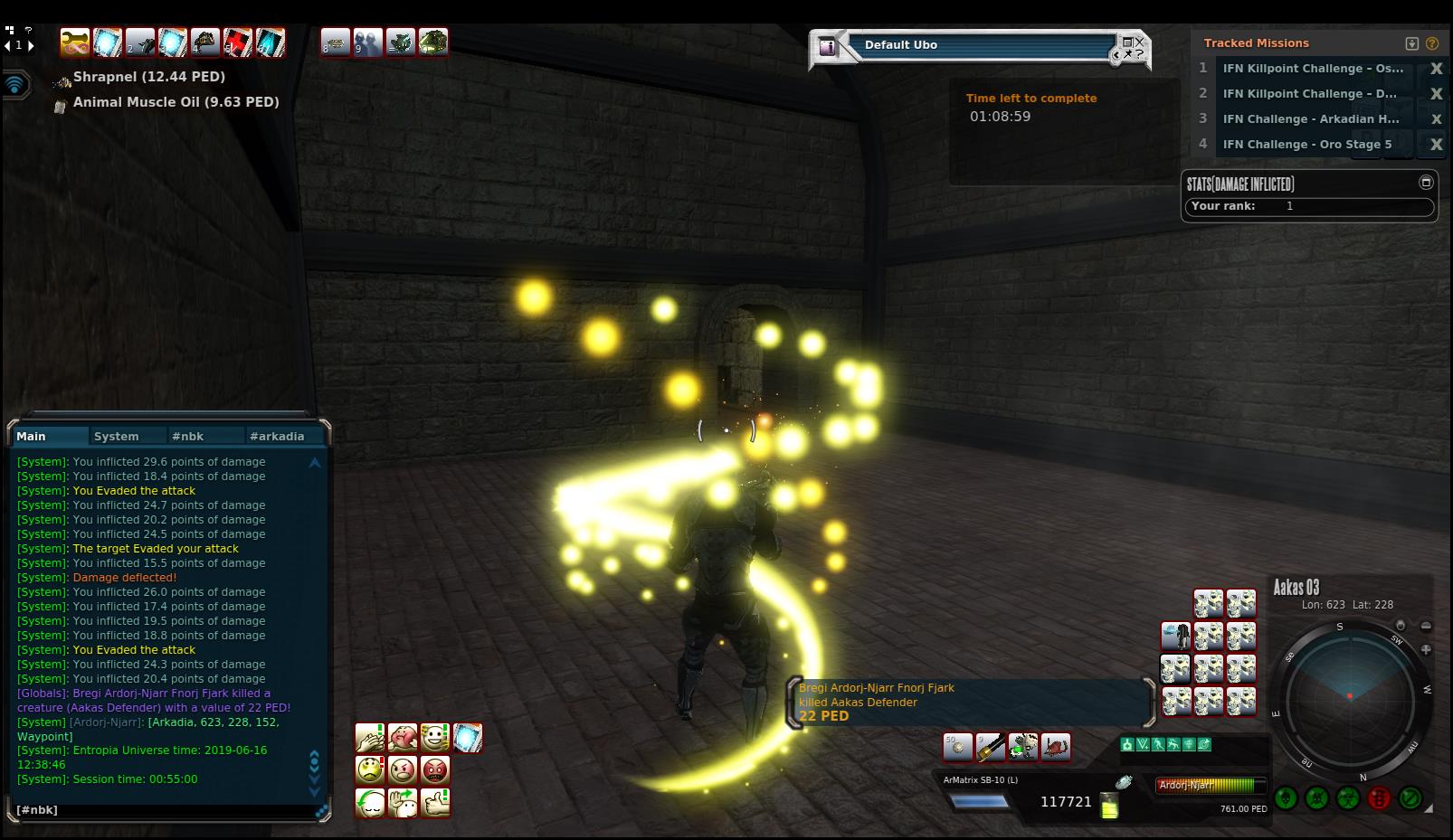Collapse the Tracked Missions panel
The image size is (1453, 840).
coord(1411,43)
